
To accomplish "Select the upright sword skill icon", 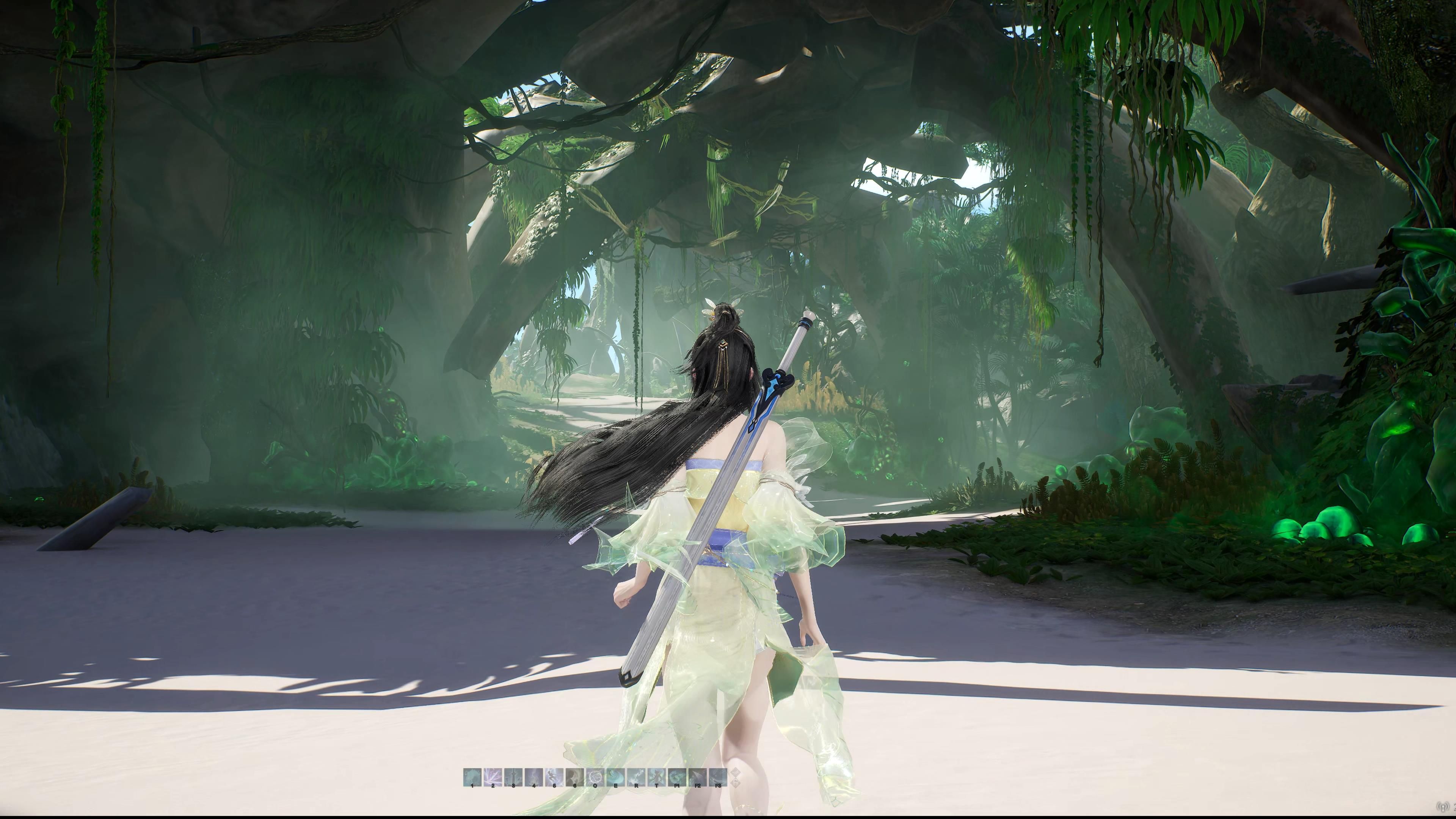I will click(513, 777).
